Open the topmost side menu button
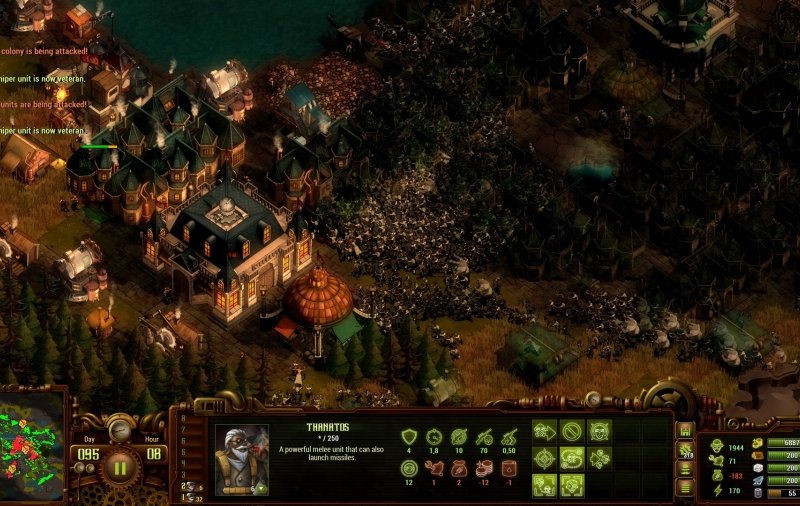 [685, 430]
